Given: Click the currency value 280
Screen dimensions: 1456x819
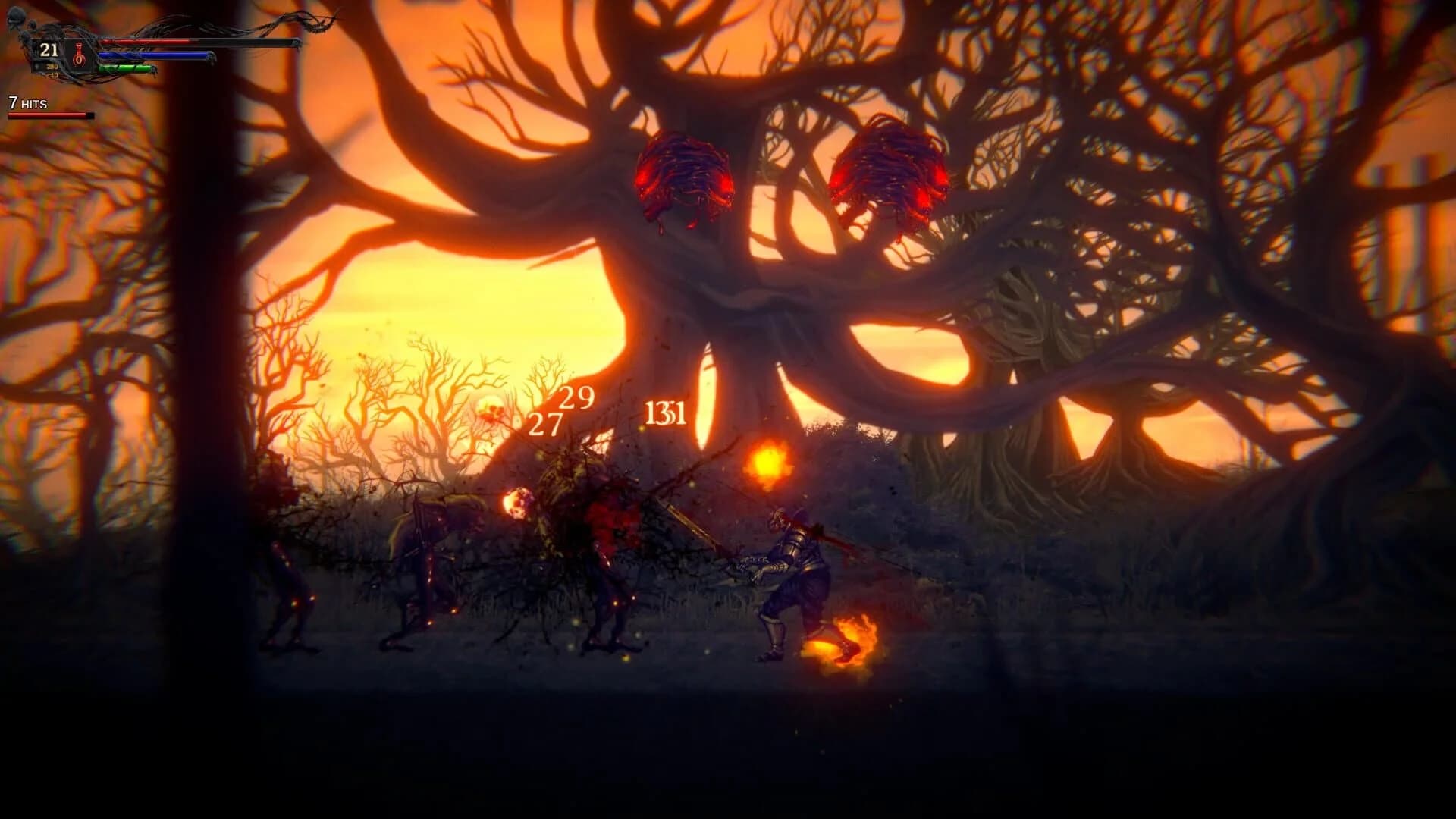Looking at the screenshot, I should pos(52,67).
